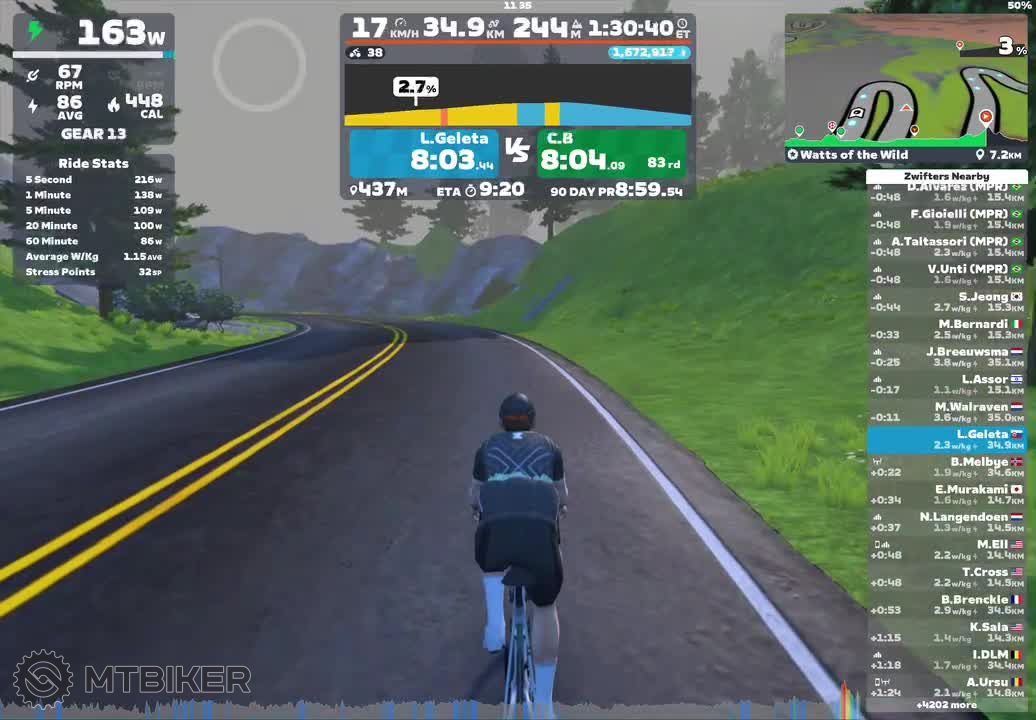Select the highlighted L.Geleta rider row
The image size is (1036, 720).
pyautogui.click(x=946, y=439)
